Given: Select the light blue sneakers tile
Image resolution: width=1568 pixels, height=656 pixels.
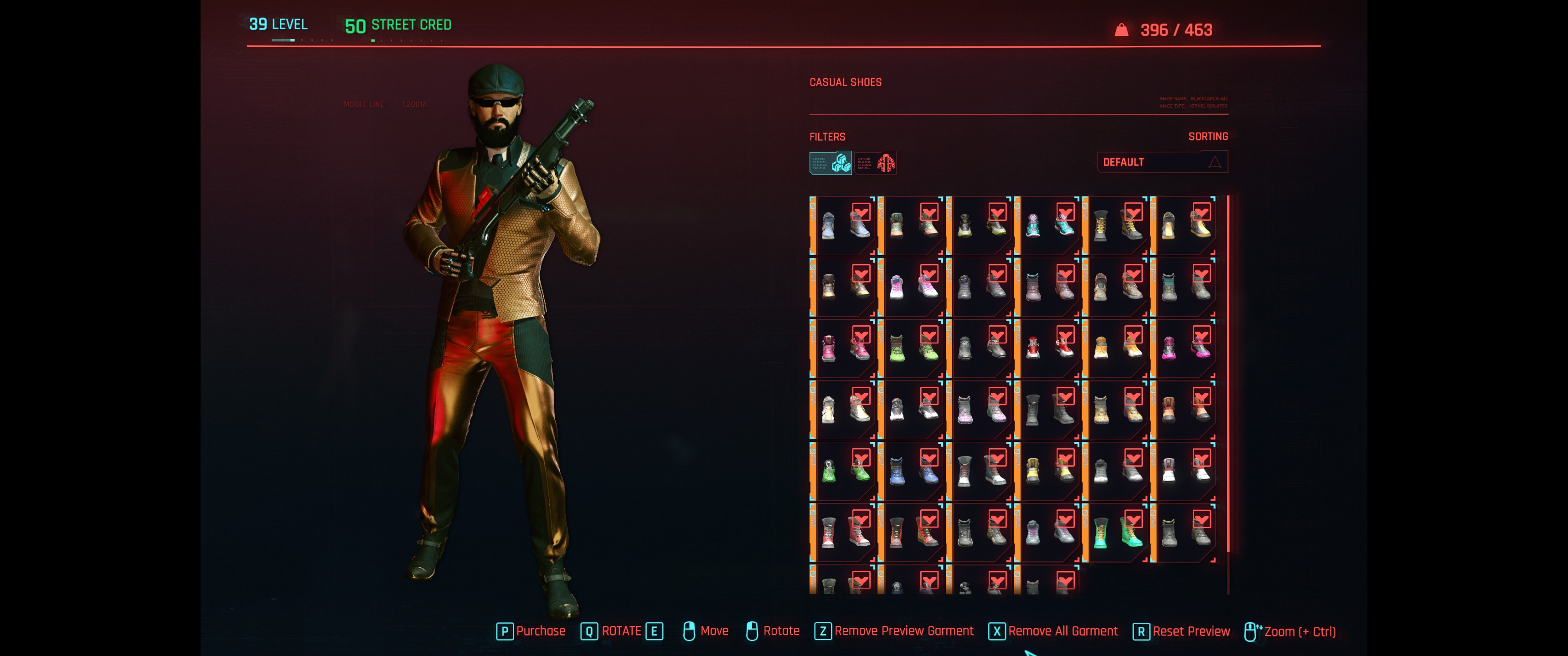Looking at the screenshot, I should coord(844,225).
